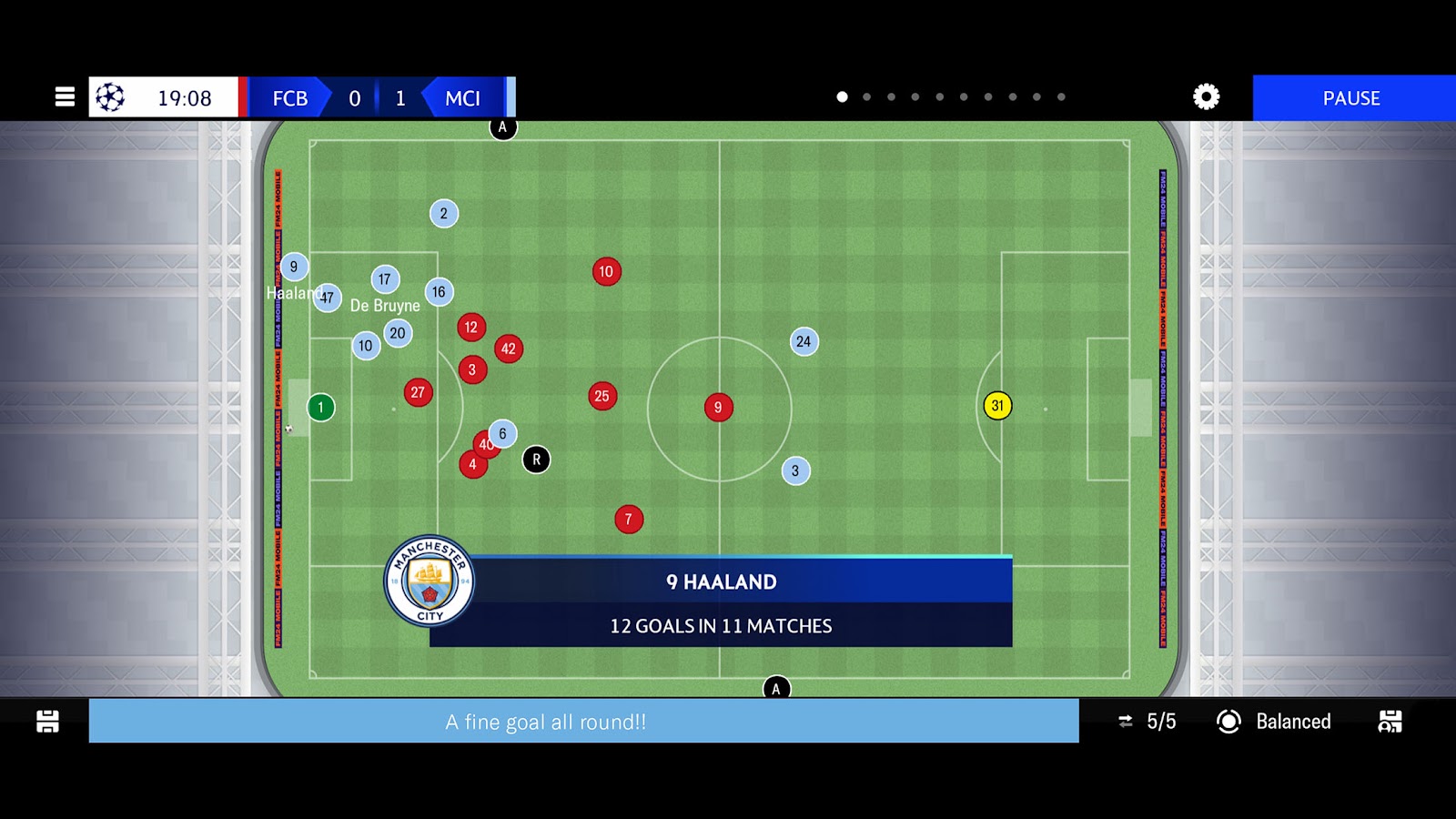Open the tactics icon at bottom right
The image size is (1456, 819).
(x=1390, y=722)
